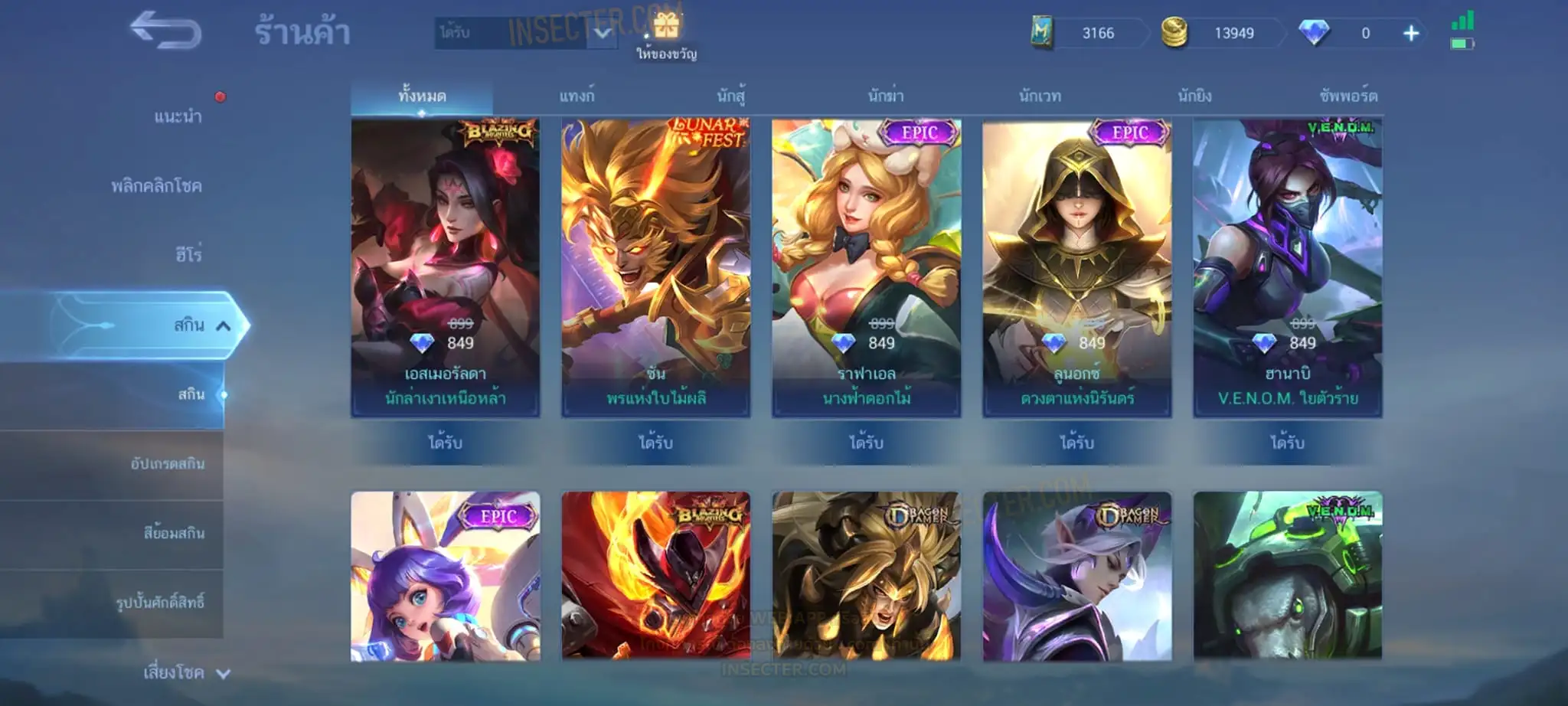Open the แนะนำ menu section
Image resolution: width=1568 pixels, height=706 pixels.
coord(178,116)
